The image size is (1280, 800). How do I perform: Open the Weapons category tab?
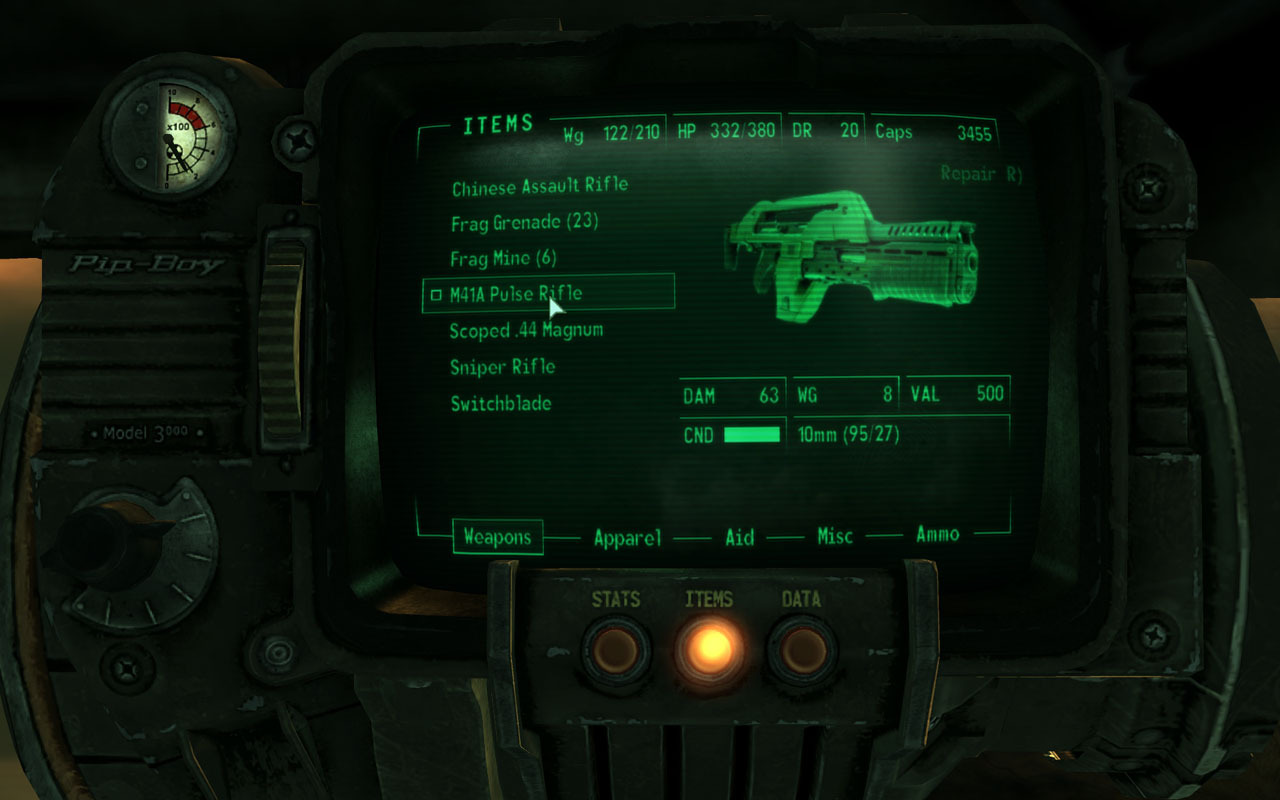point(497,537)
